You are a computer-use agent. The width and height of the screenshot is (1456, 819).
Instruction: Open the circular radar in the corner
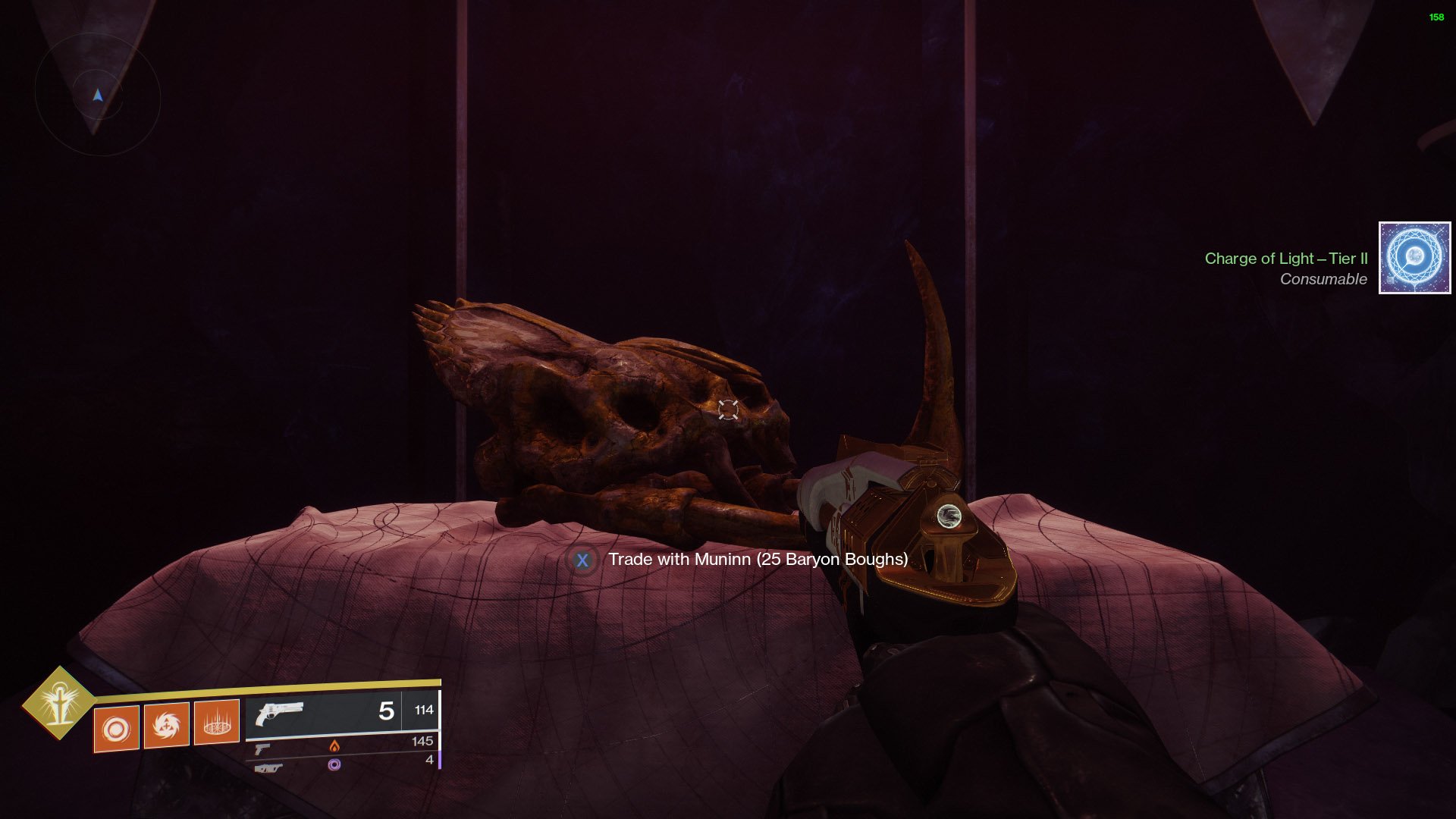tap(98, 95)
